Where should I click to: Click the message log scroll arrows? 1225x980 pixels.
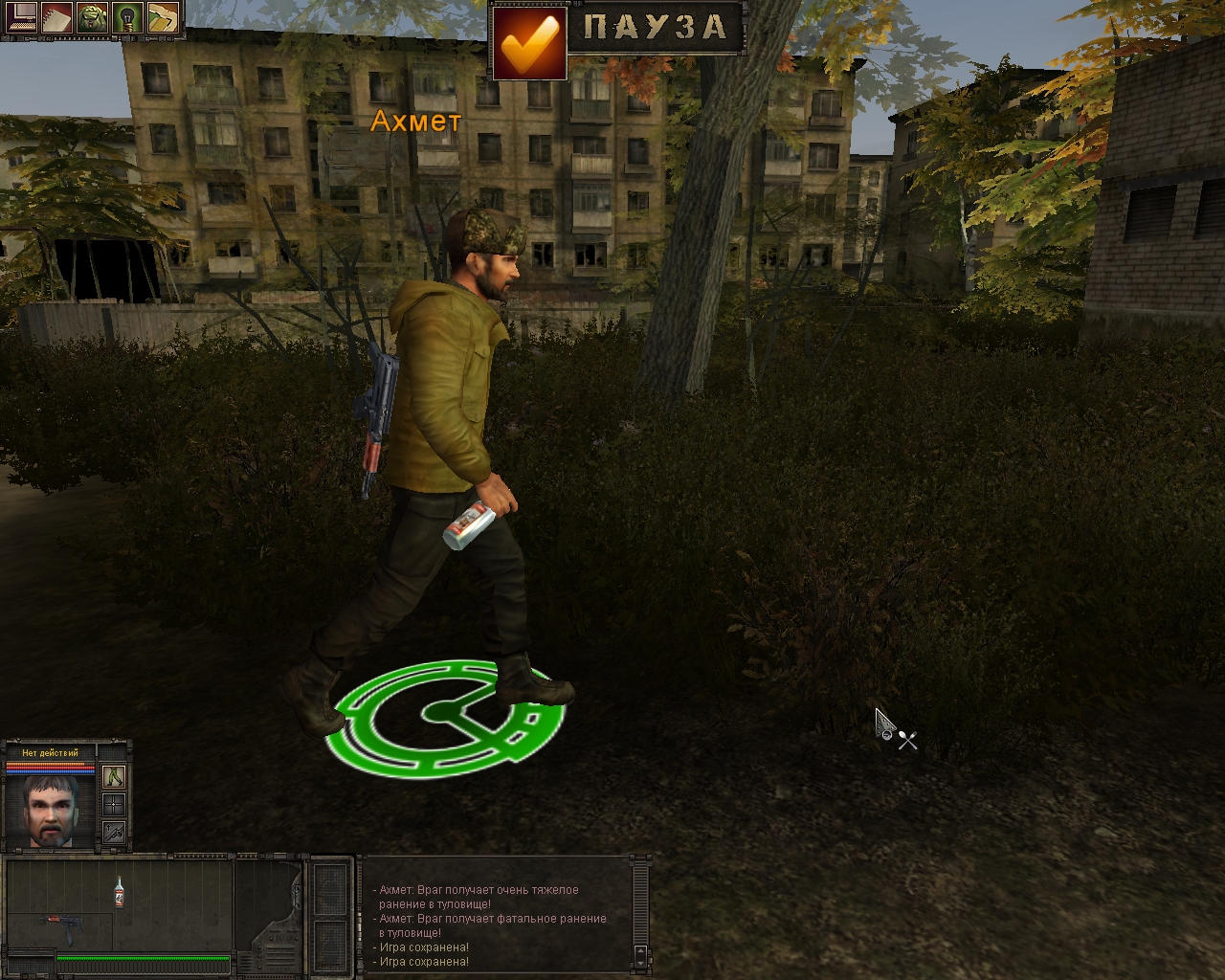coord(639,954)
